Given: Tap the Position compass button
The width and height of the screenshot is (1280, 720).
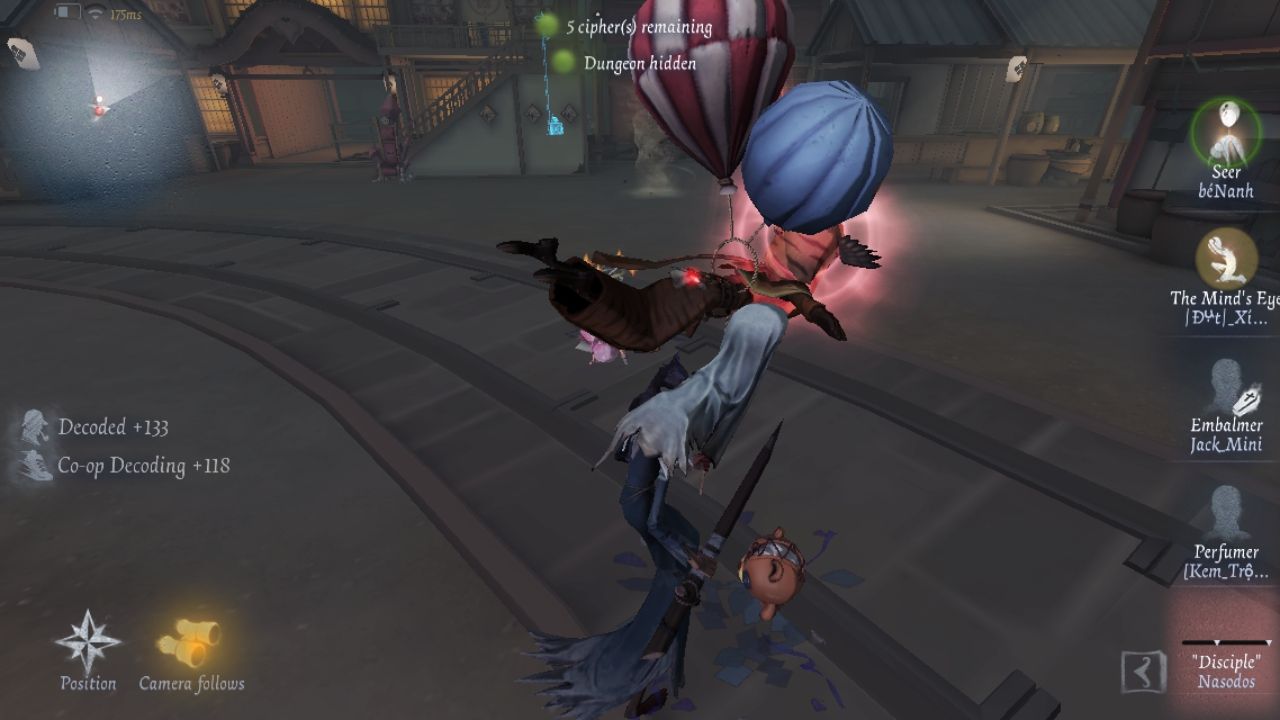Looking at the screenshot, I should click(x=88, y=645).
